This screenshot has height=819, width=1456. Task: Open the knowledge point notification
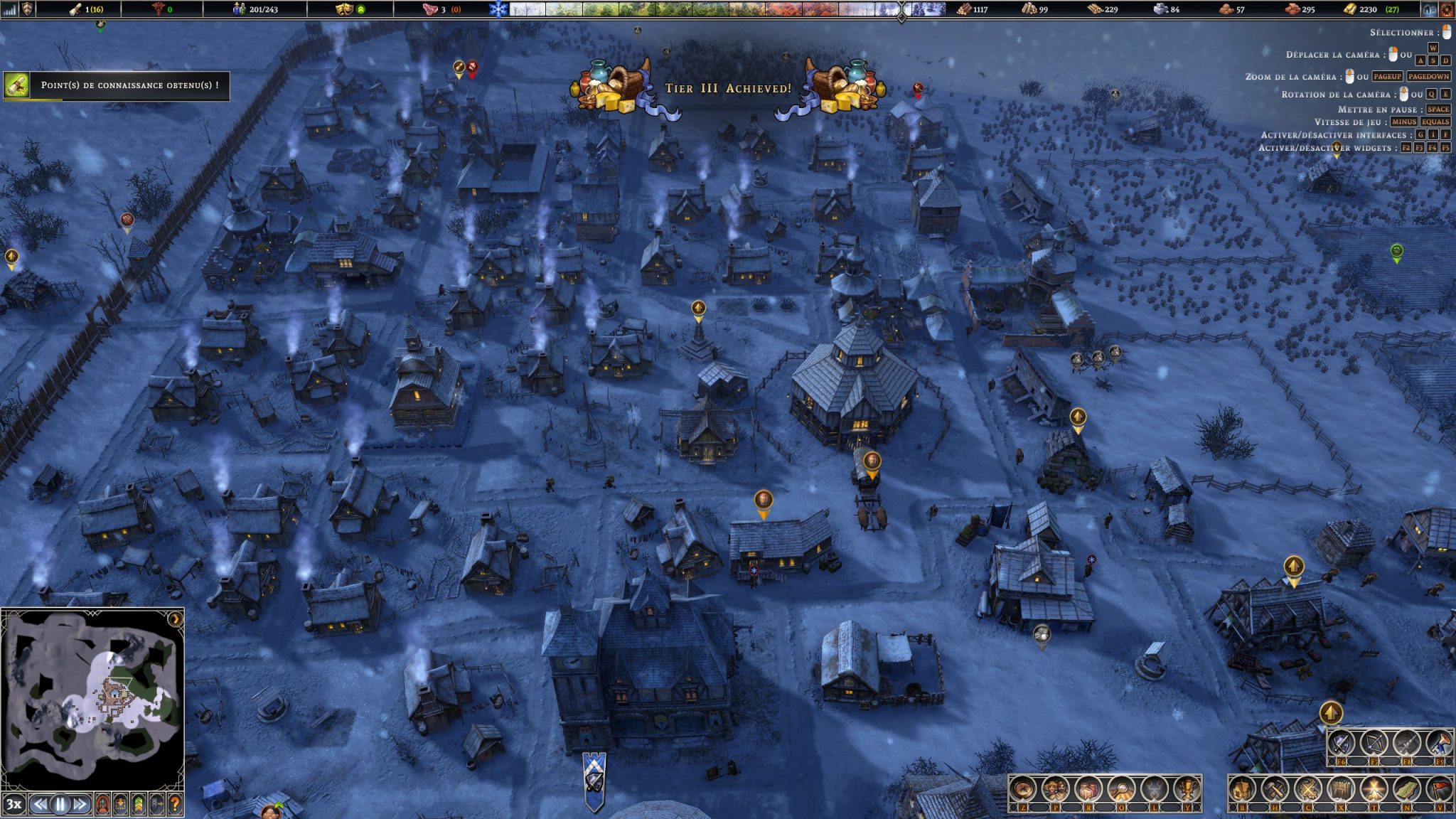pos(117,85)
